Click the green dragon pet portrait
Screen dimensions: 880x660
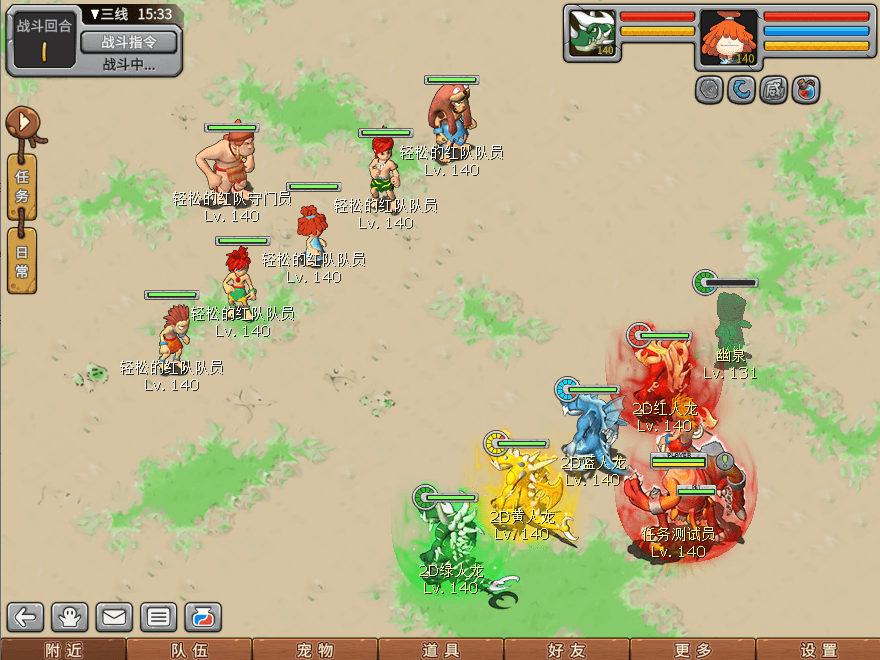click(591, 33)
